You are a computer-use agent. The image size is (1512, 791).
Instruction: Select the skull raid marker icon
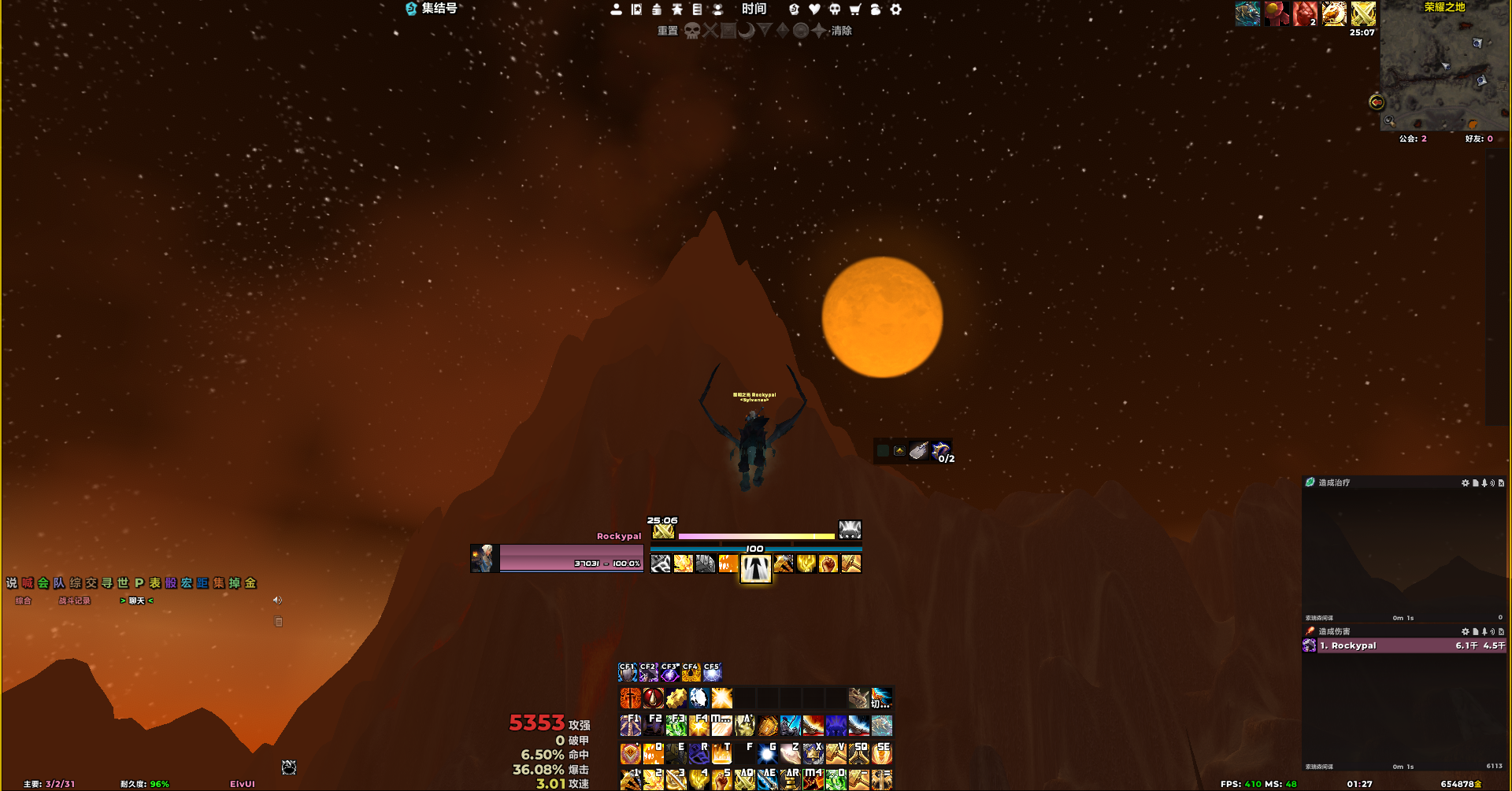(x=691, y=31)
